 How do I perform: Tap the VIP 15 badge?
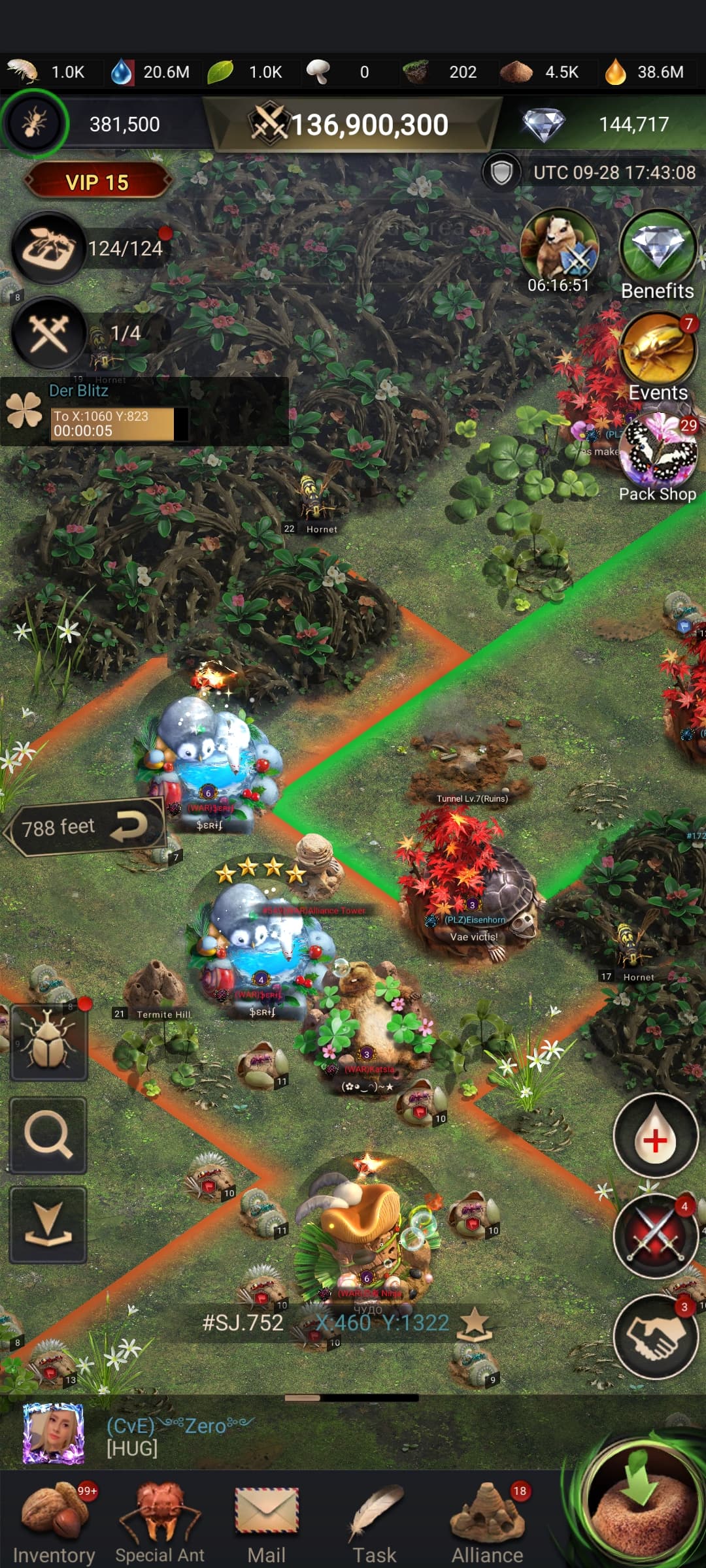97,182
